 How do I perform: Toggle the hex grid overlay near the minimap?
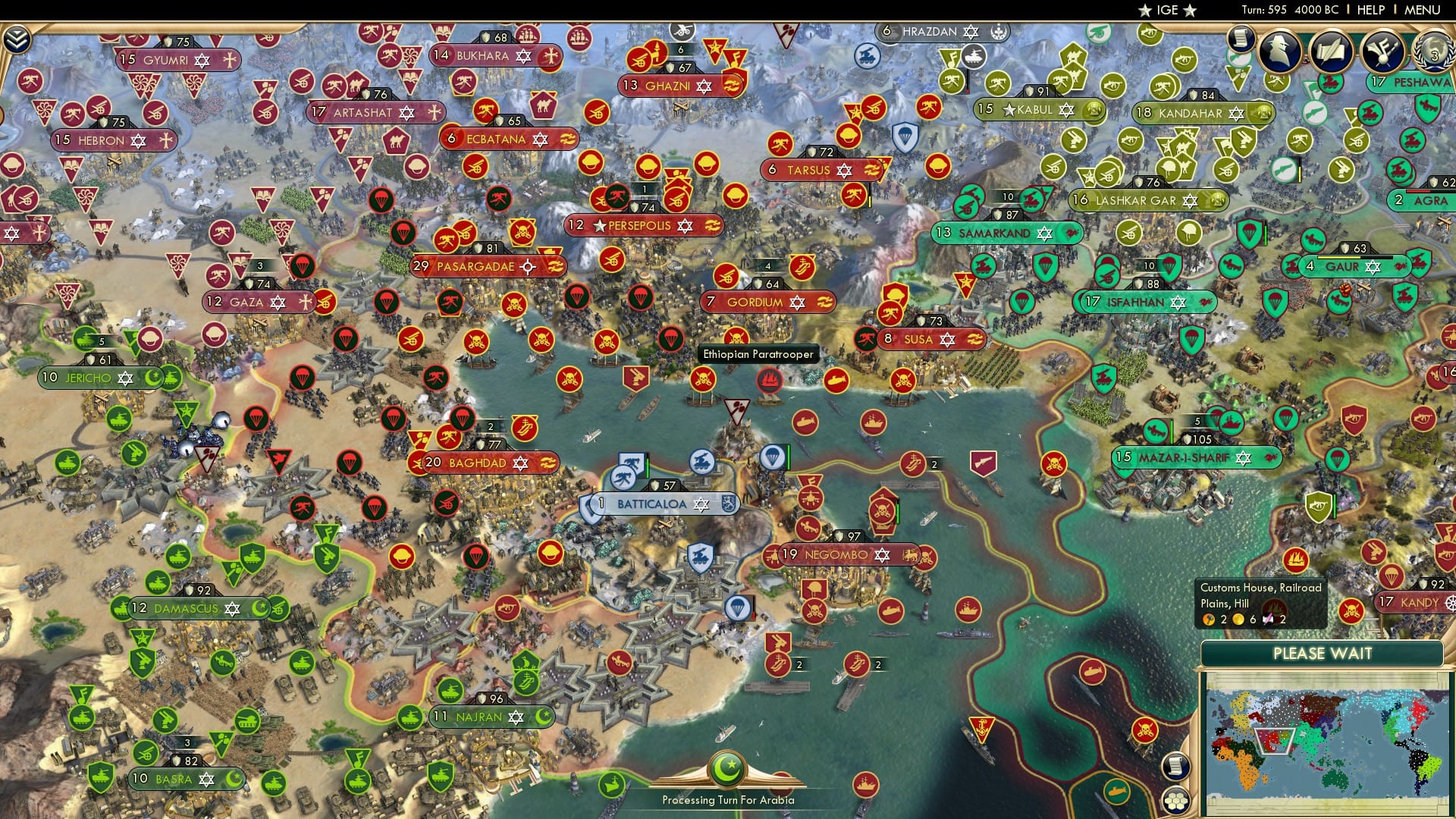tap(1176, 800)
